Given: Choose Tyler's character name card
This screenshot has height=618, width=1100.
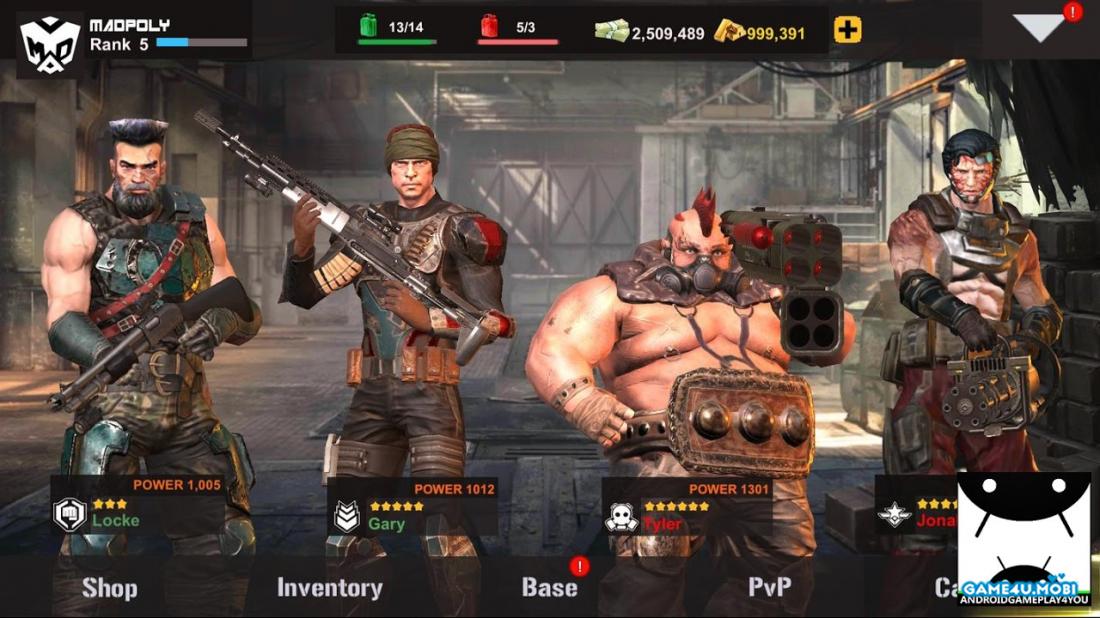Looking at the screenshot, I should (x=686, y=512).
